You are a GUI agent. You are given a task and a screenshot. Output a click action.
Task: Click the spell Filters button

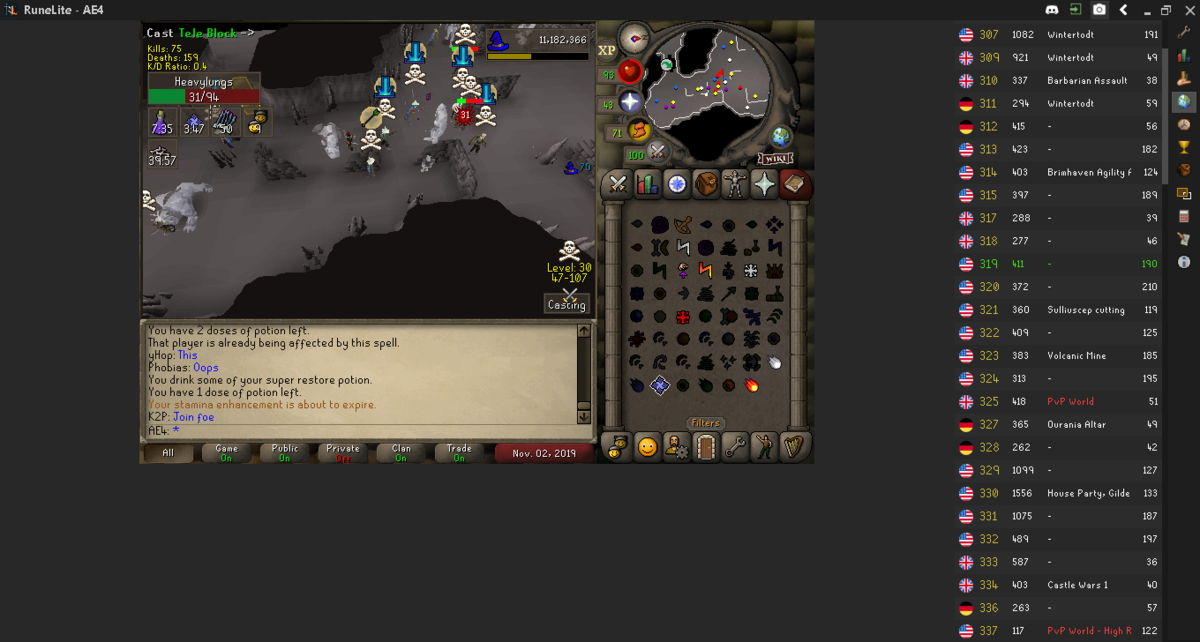click(x=706, y=423)
